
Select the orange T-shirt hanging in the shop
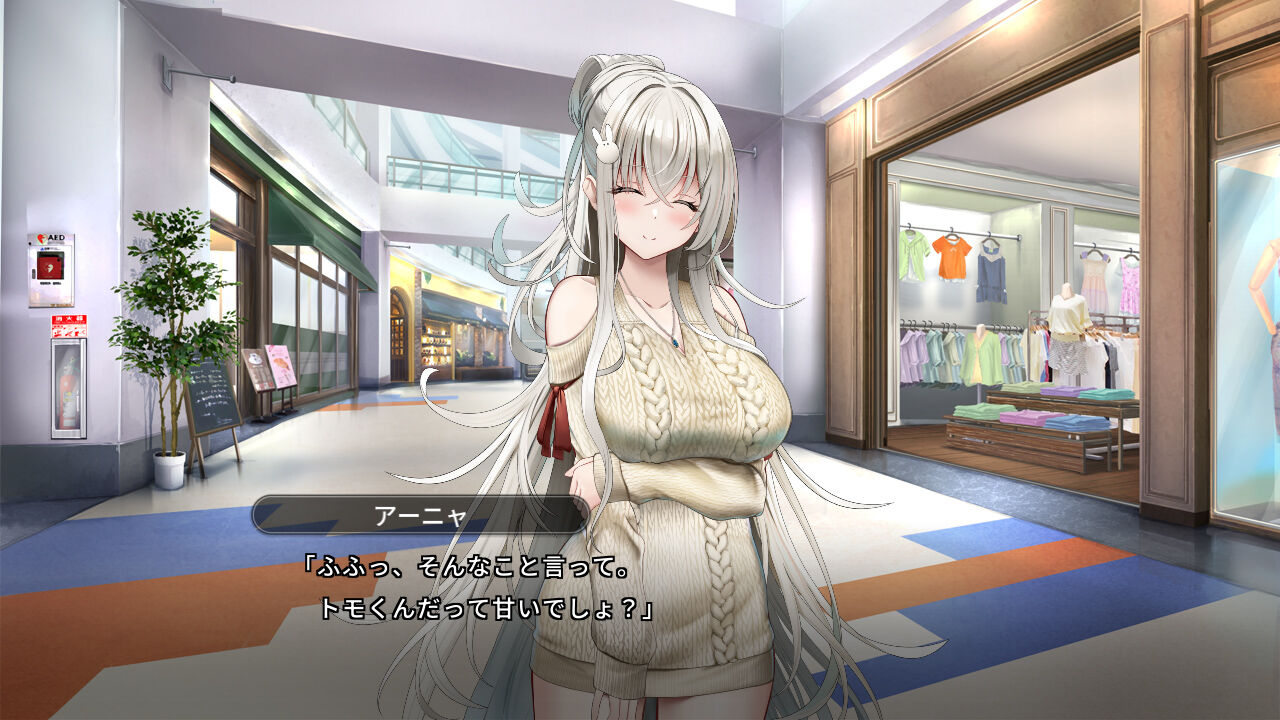[x=951, y=258]
